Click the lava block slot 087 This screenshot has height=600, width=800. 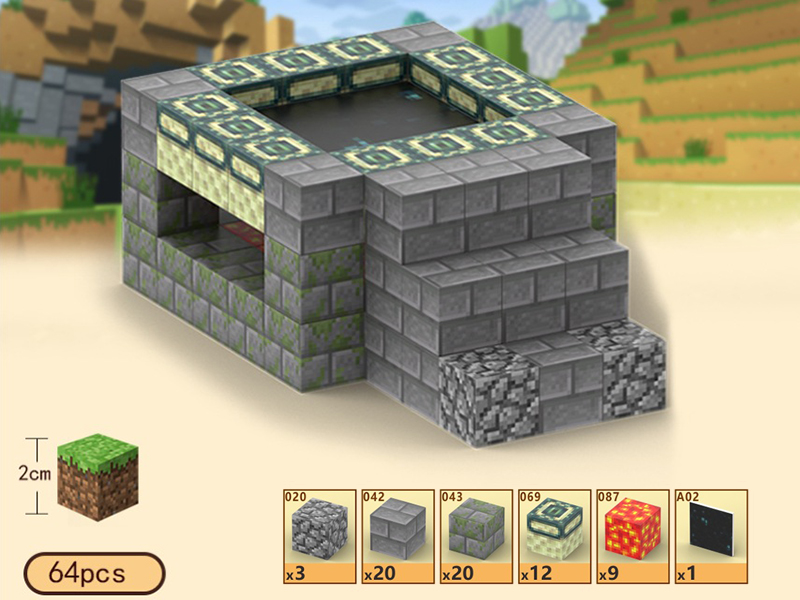pyautogui.click(x=632, y=535)
